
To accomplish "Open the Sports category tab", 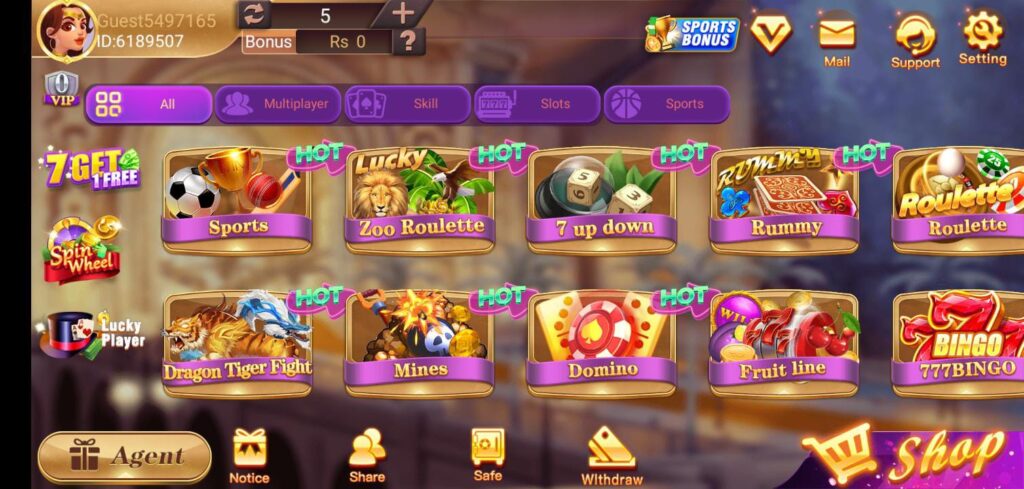I will (666, 104).
